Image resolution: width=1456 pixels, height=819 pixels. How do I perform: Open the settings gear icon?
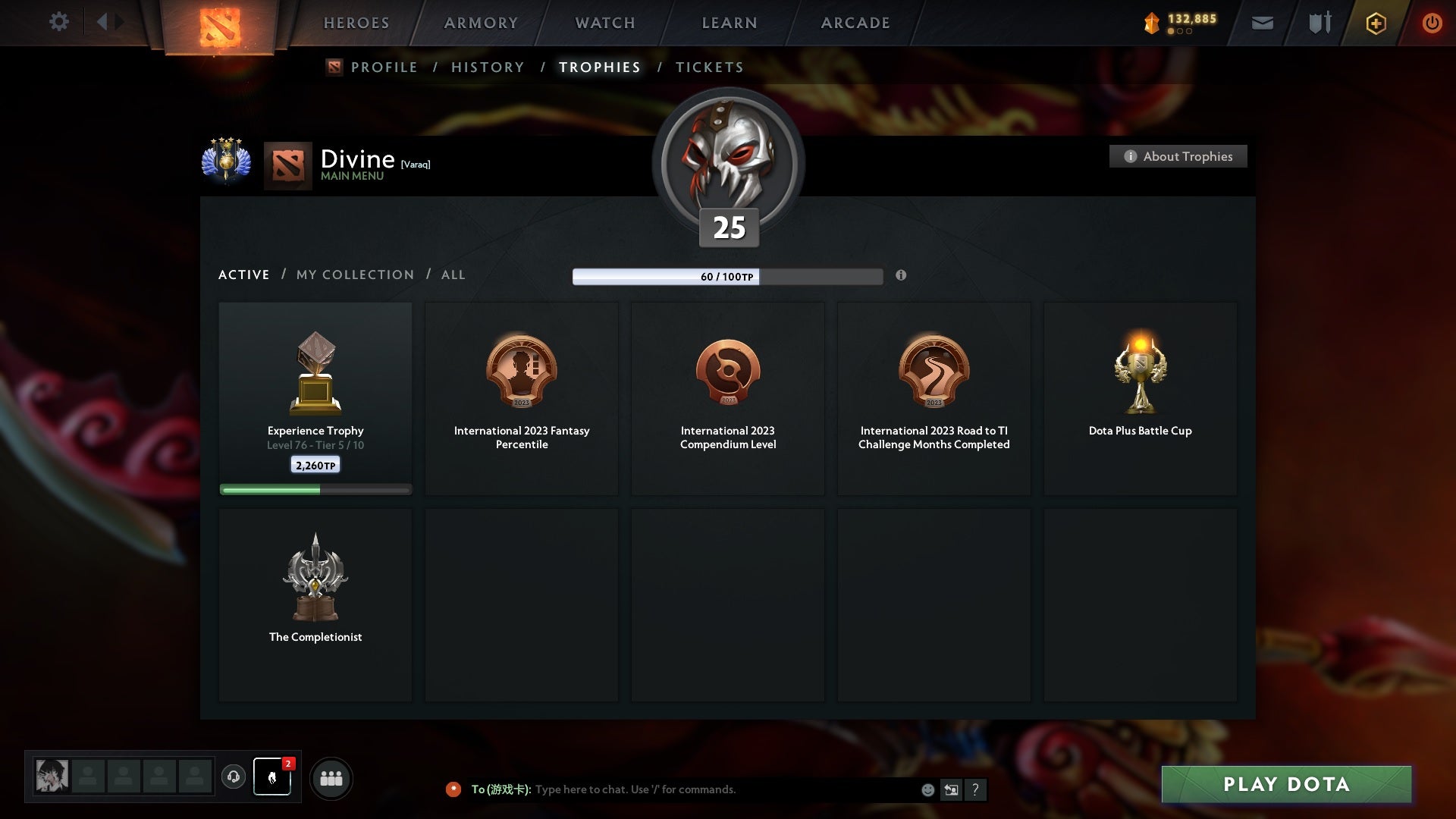(59, 22)
